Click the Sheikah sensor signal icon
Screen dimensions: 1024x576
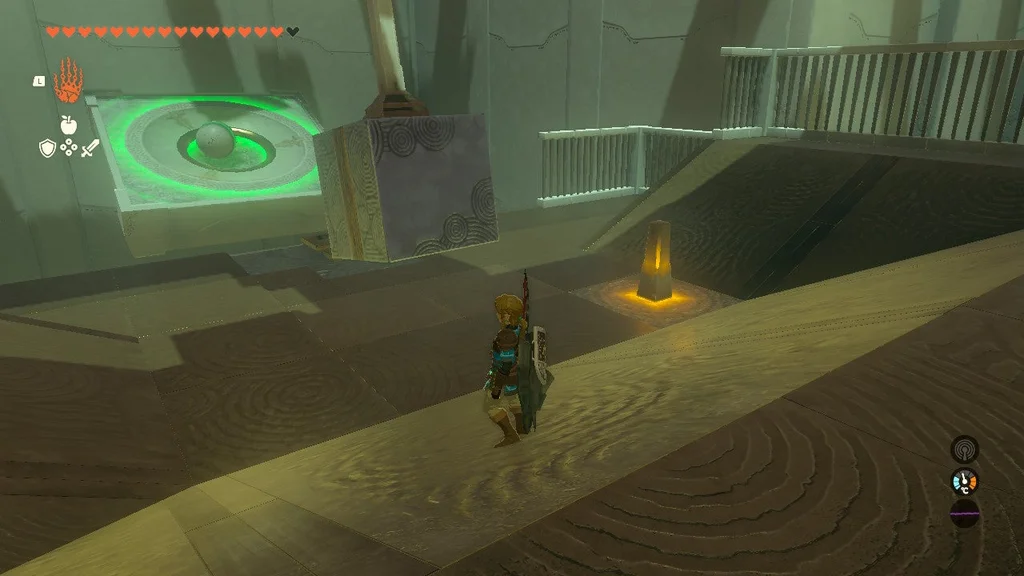point(964,449)
